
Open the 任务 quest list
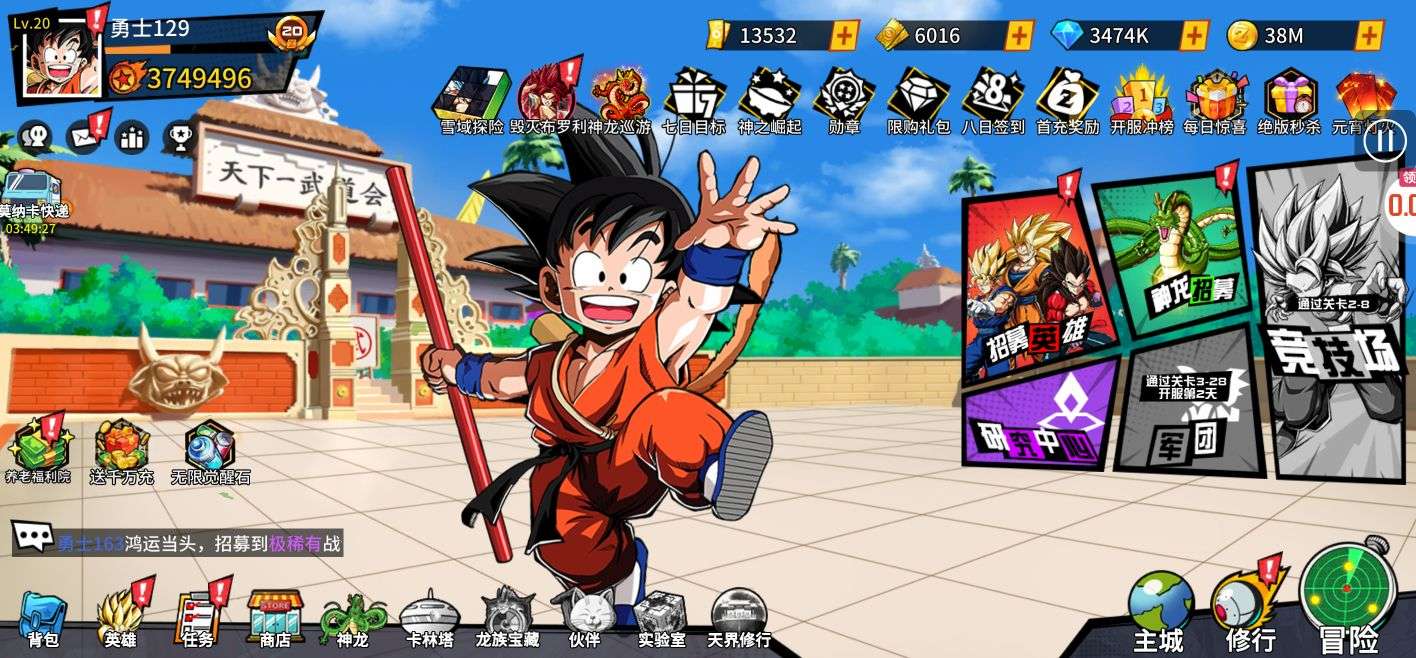pos(198,618)
